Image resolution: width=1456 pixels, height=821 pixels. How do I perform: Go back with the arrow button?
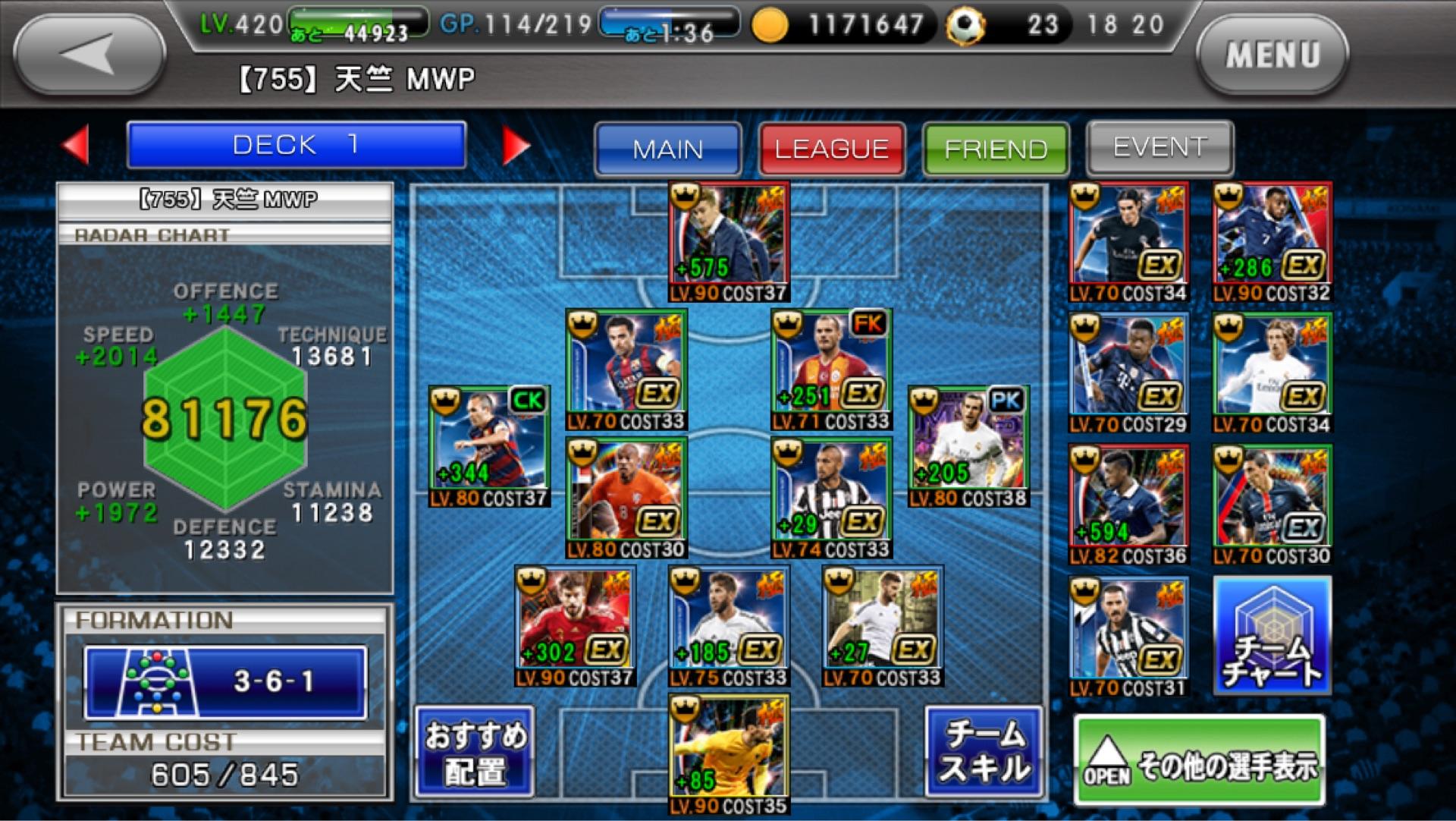89,55
